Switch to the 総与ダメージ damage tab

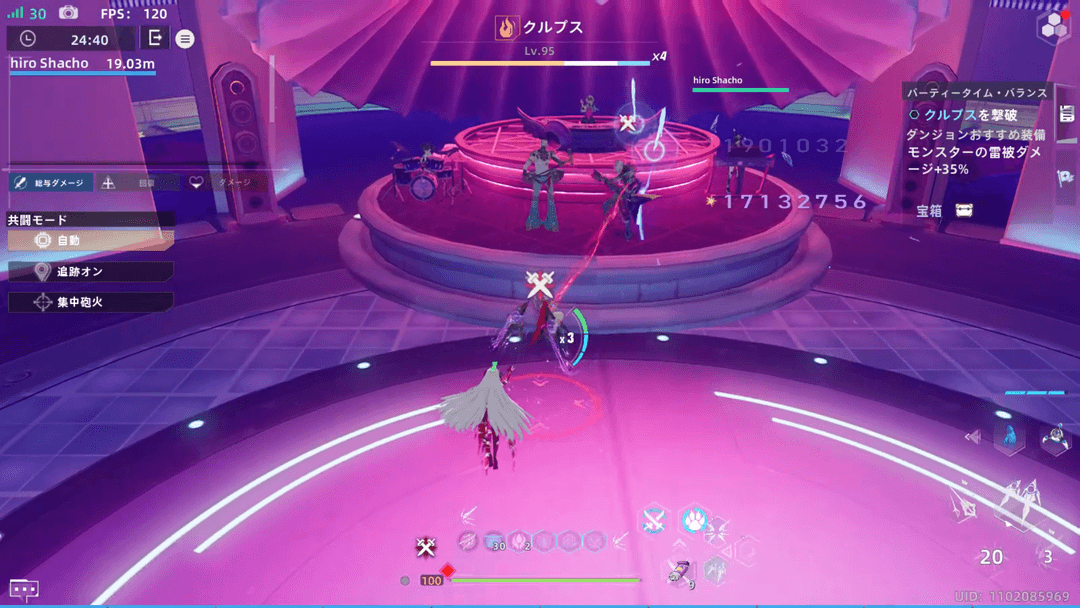[50, 183]
